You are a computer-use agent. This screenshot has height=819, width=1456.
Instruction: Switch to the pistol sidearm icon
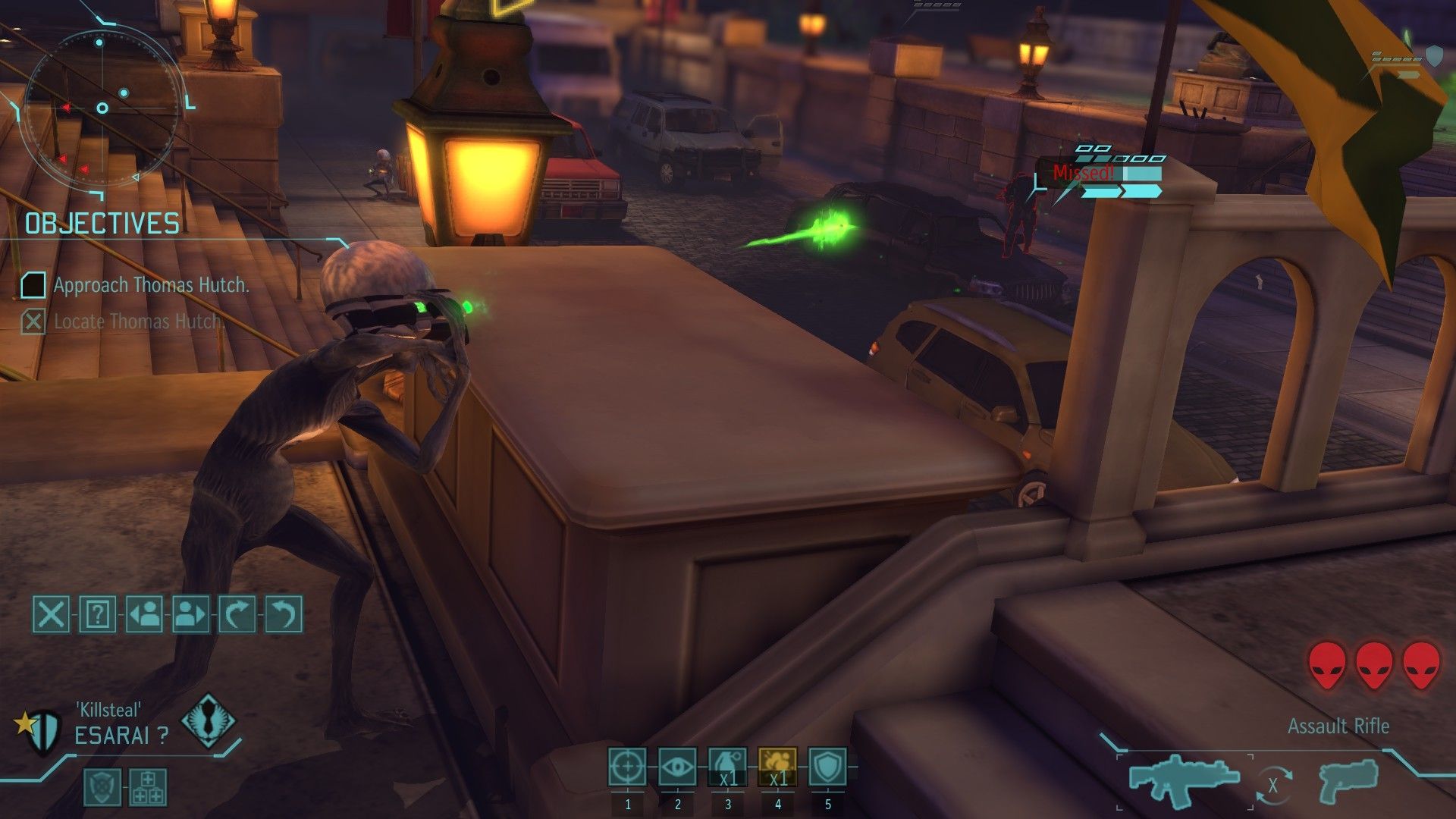coord(1348,781)
